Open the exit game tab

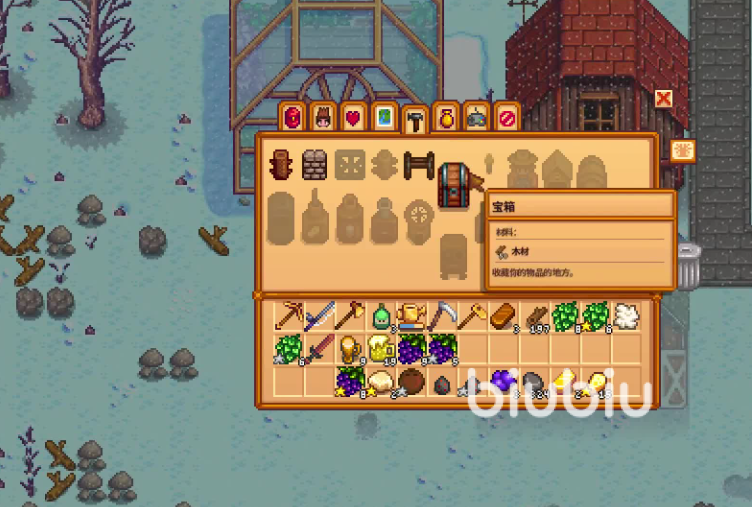[x=508, y=117]
